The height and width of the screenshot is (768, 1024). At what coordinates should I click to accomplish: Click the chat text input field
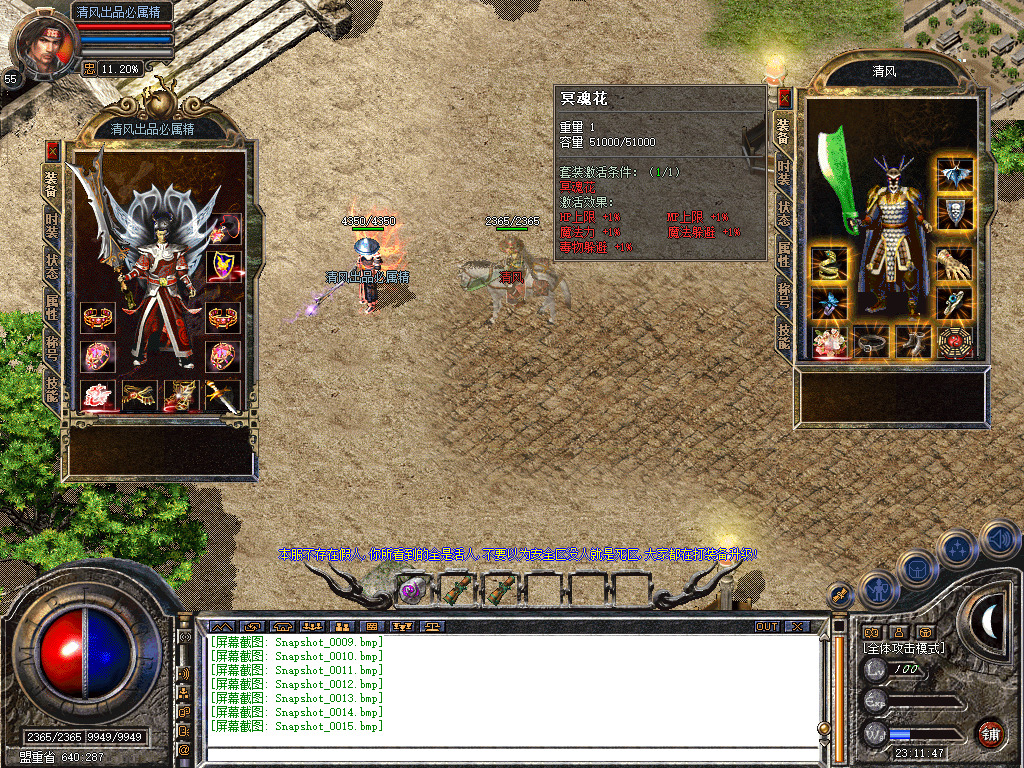pos(510,756)
